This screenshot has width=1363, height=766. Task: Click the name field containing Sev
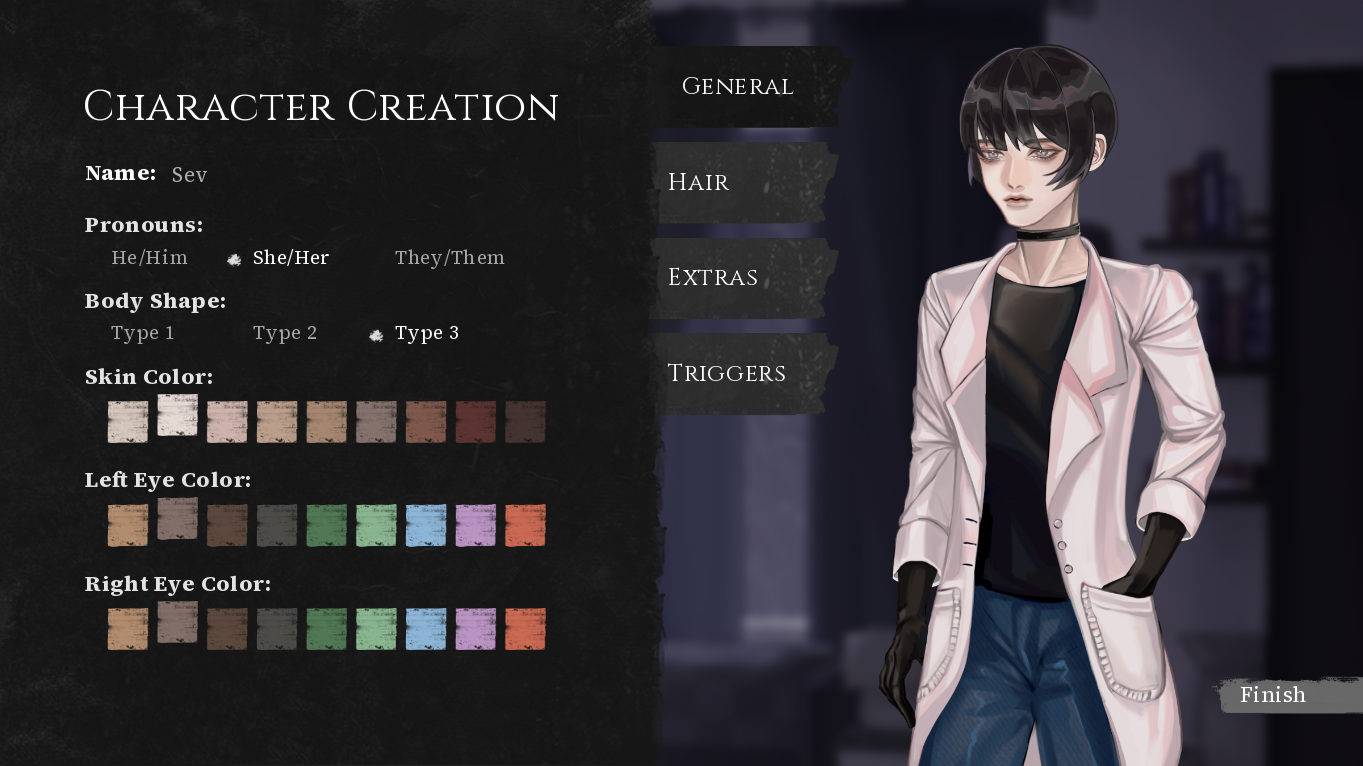(x=190, y=174)
